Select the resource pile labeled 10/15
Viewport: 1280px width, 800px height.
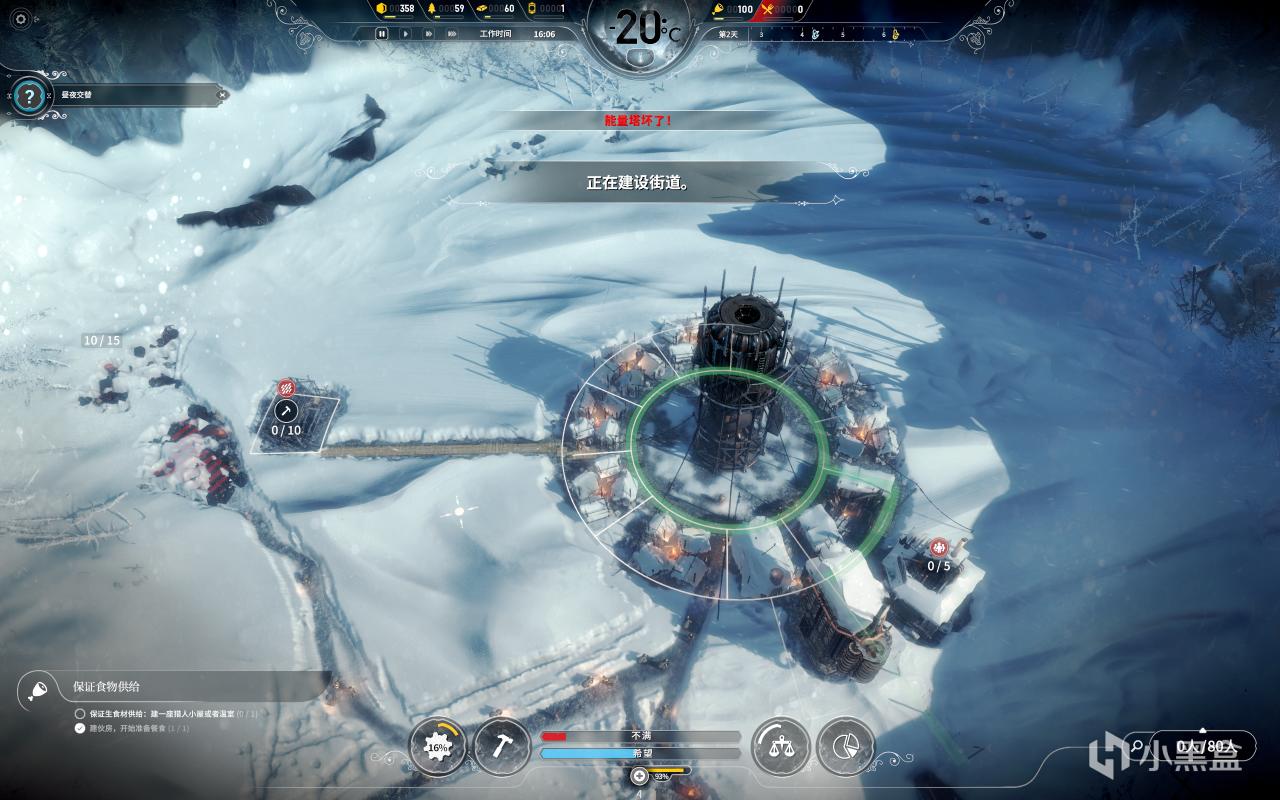coord(102,341)
